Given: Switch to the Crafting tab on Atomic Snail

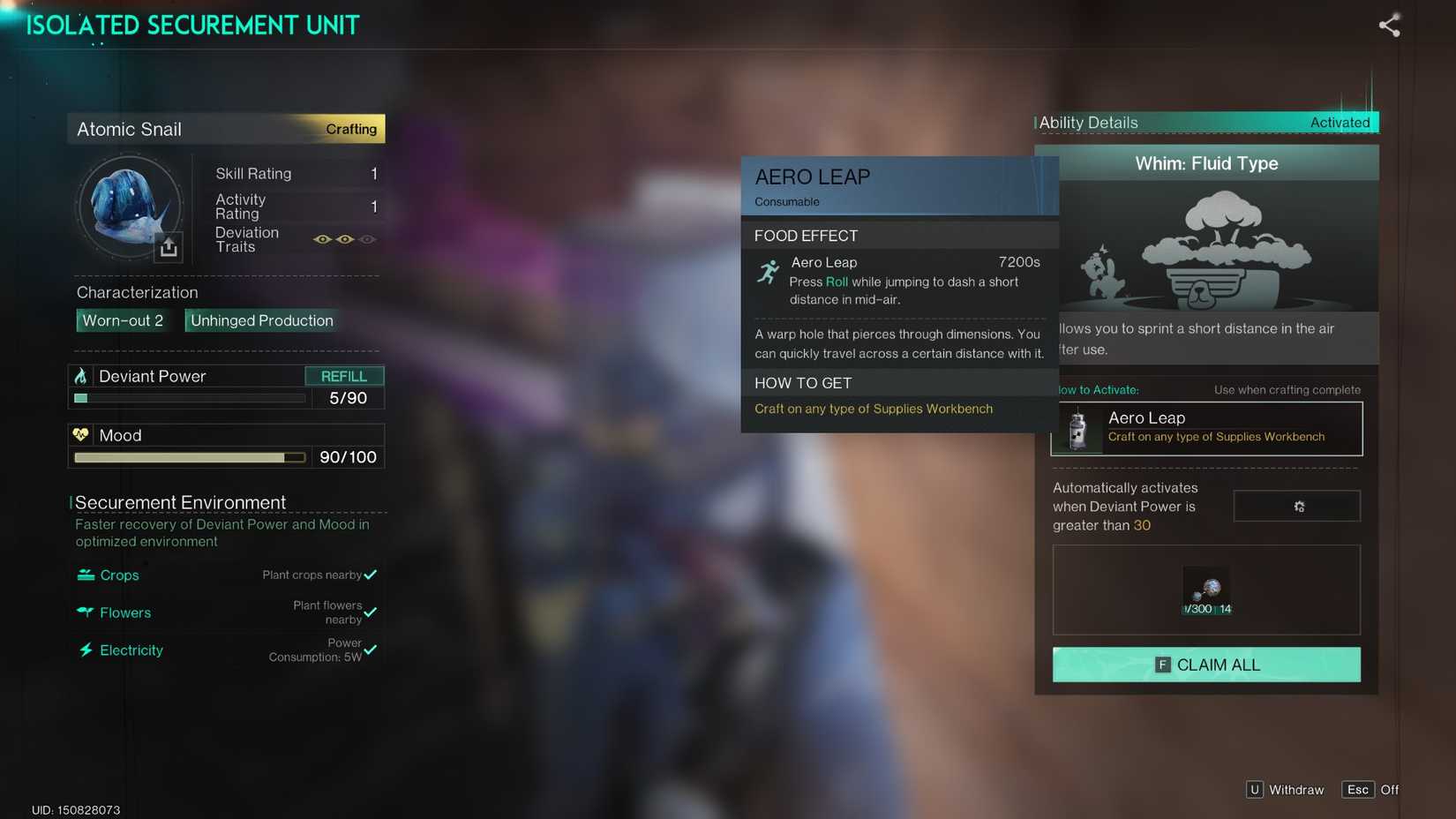Looking at the screenshot, I should tap(350, 129).
